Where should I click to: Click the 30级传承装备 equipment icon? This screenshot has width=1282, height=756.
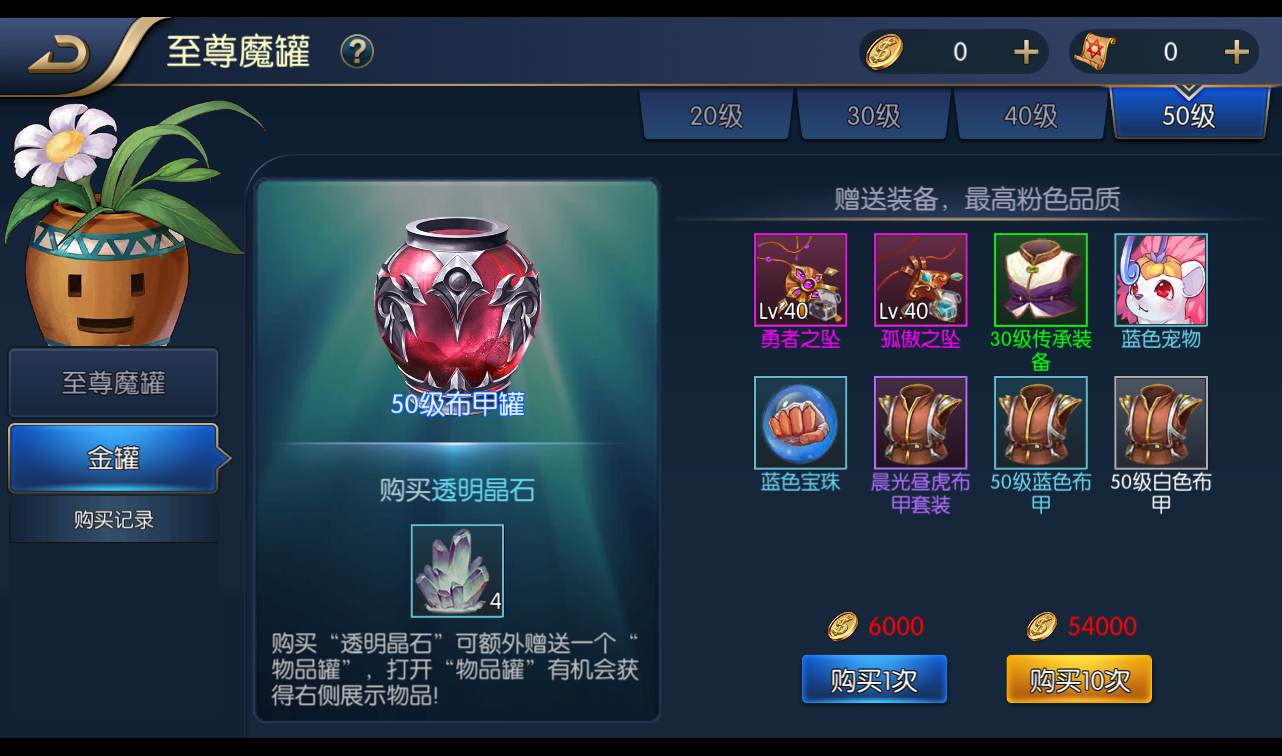1040,278
